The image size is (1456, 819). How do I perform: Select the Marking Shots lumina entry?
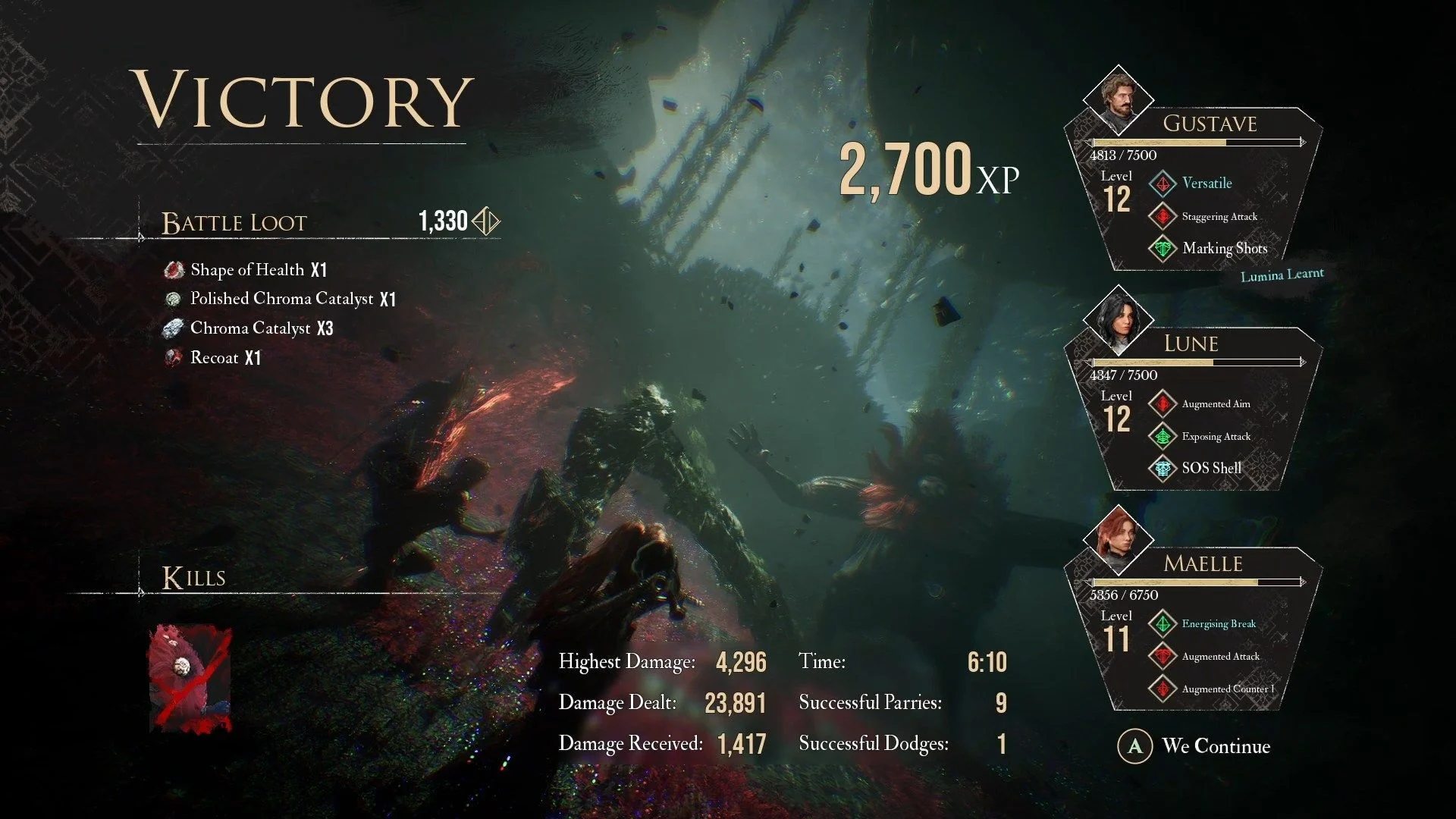[1224, 249]
